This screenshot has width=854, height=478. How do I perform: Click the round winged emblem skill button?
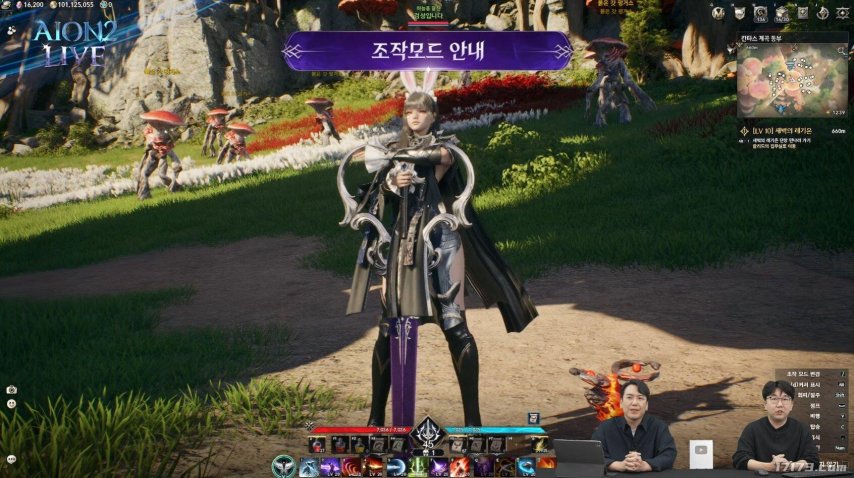click(x=284, y=465)
